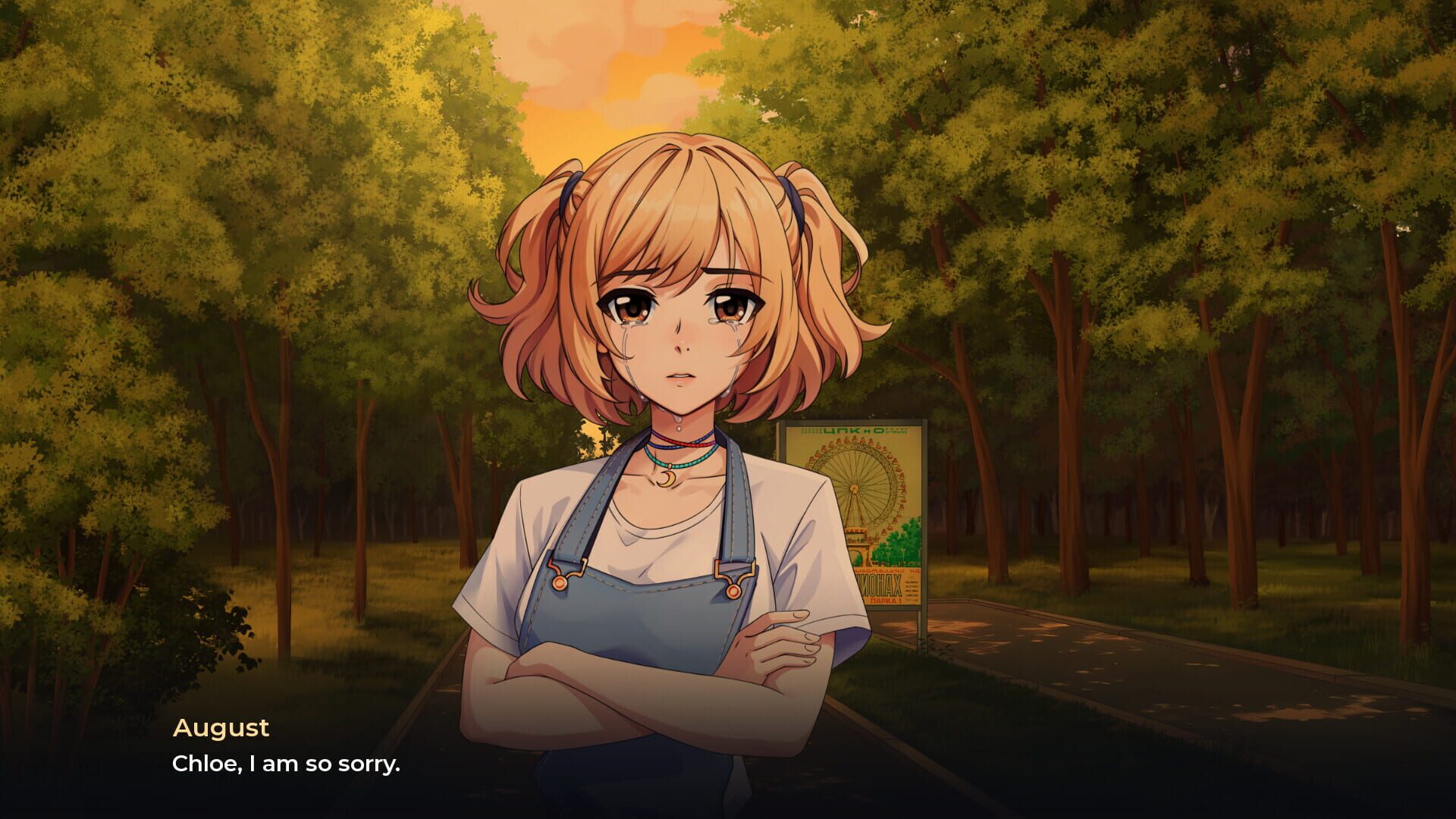Click the speaker name label August
The image size is (1456, 819).
click(x=221, y=727)
